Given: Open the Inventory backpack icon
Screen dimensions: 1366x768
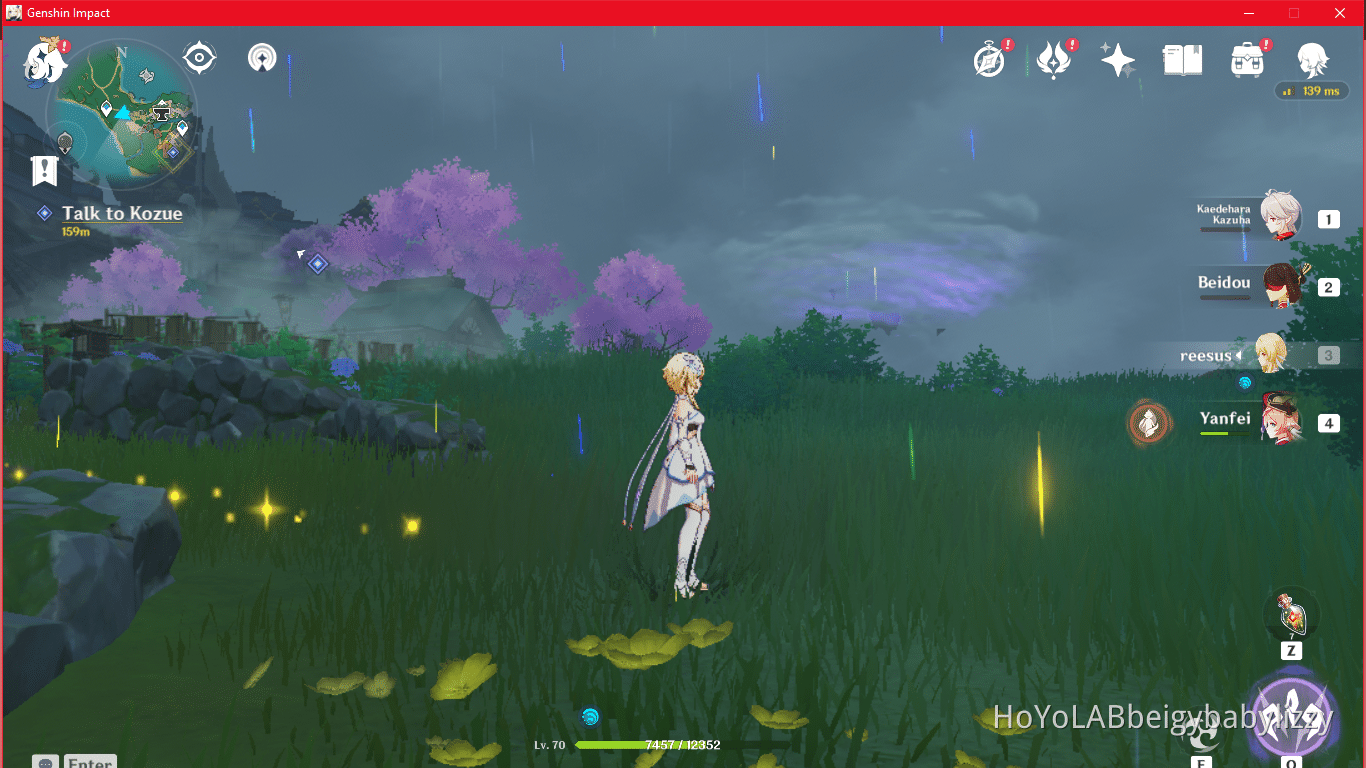Looking at the screenshot, I should pos(1248,59).
